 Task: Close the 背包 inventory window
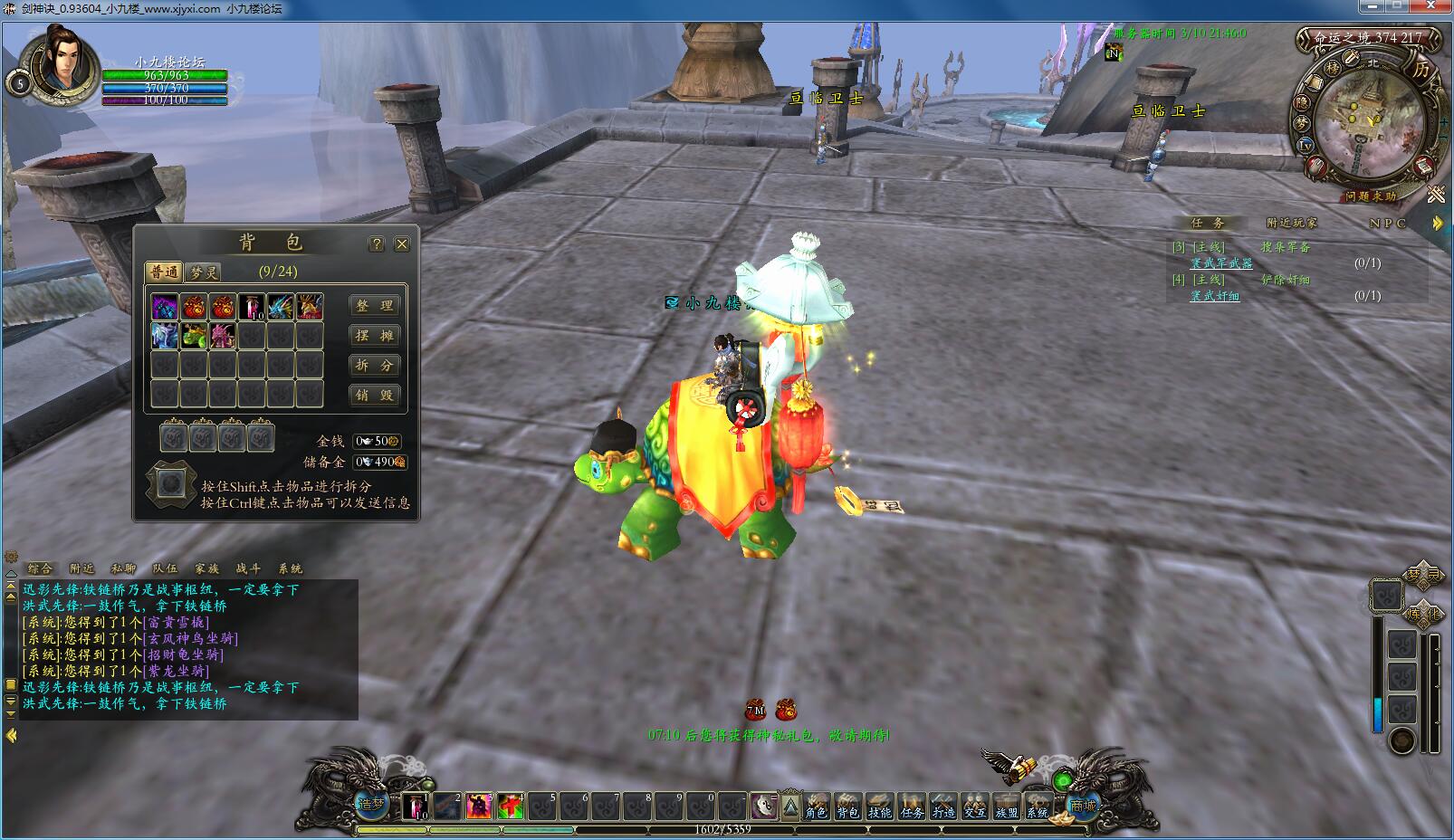[402, 244]
